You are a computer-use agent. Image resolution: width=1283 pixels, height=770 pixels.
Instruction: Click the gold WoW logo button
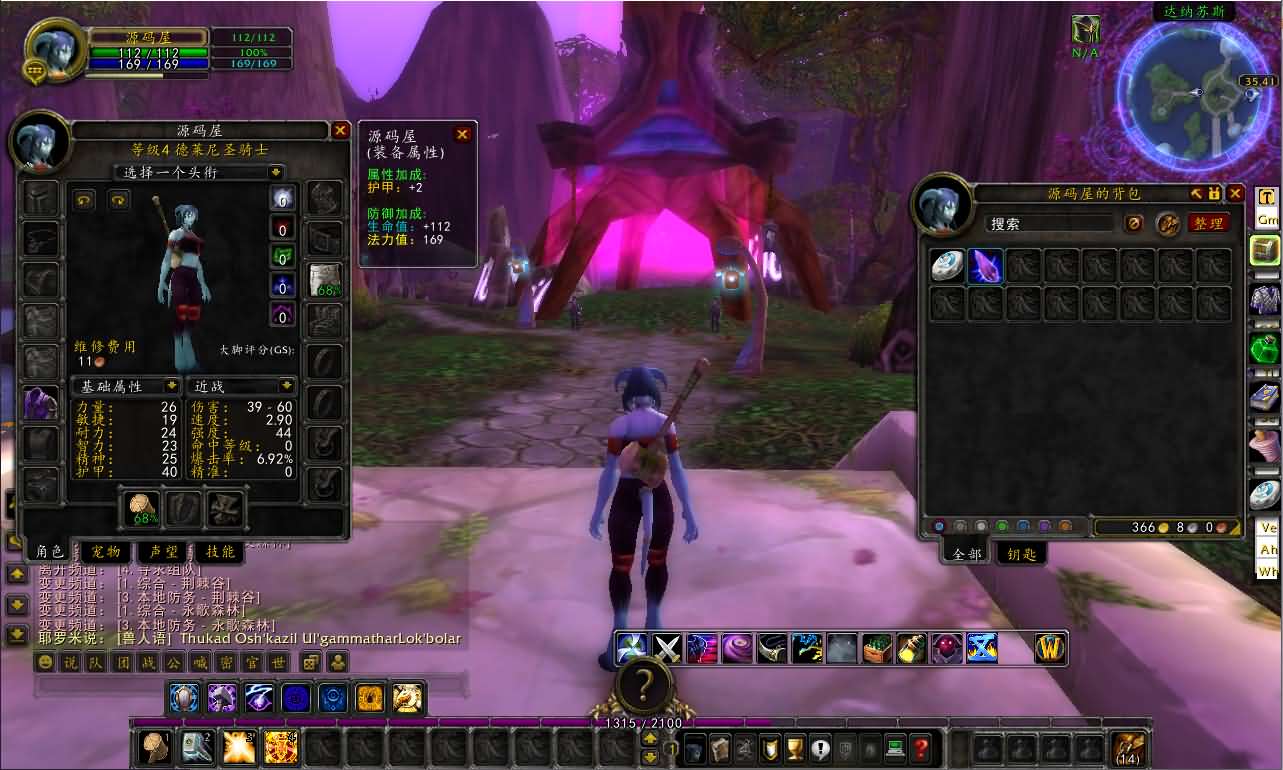point(1050,649)
